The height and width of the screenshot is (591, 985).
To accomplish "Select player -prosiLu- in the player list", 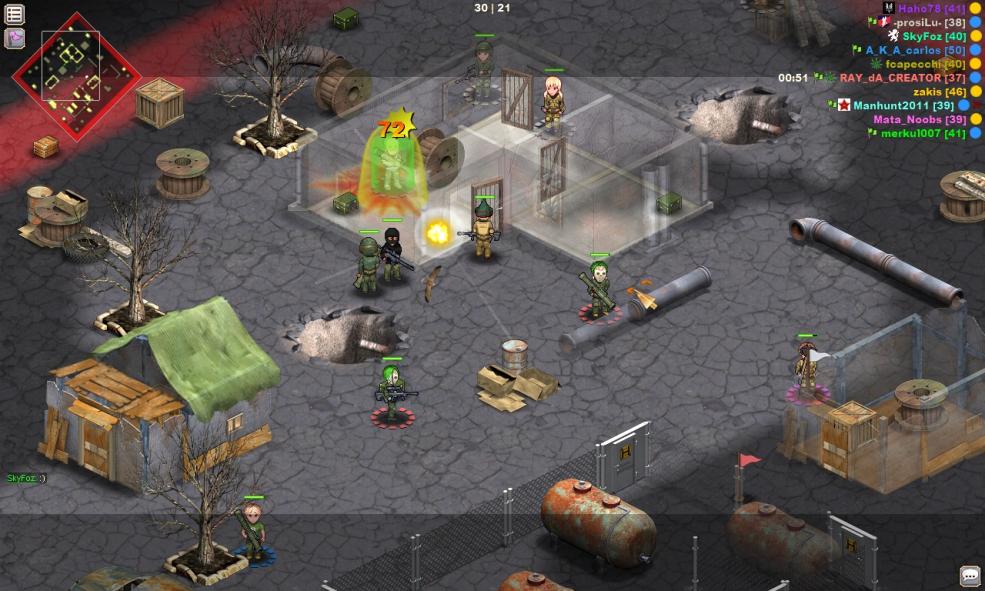I will click(x=929, y=22).
